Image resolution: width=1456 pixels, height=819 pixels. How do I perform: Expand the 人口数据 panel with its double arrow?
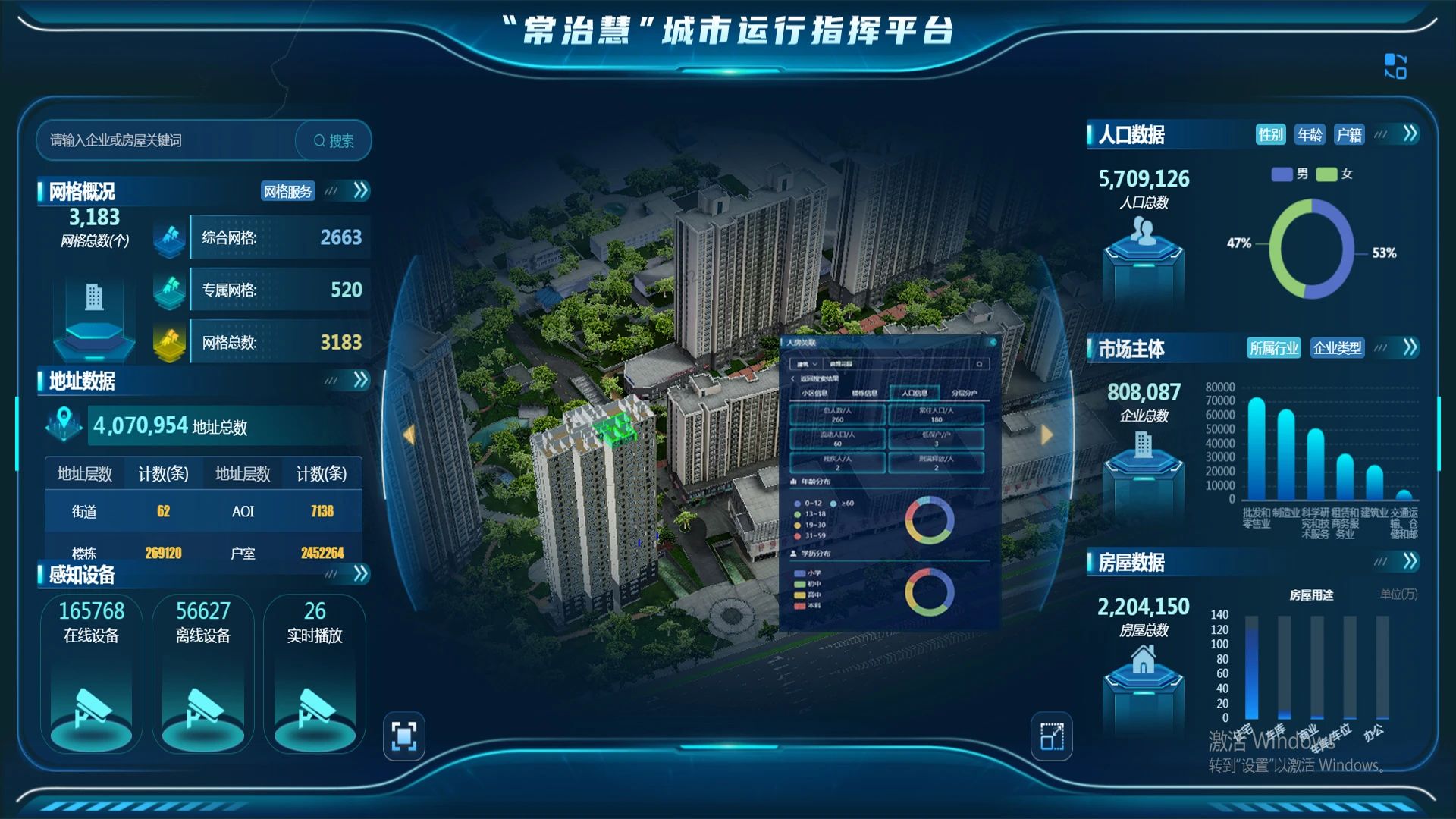point(1410,134)
